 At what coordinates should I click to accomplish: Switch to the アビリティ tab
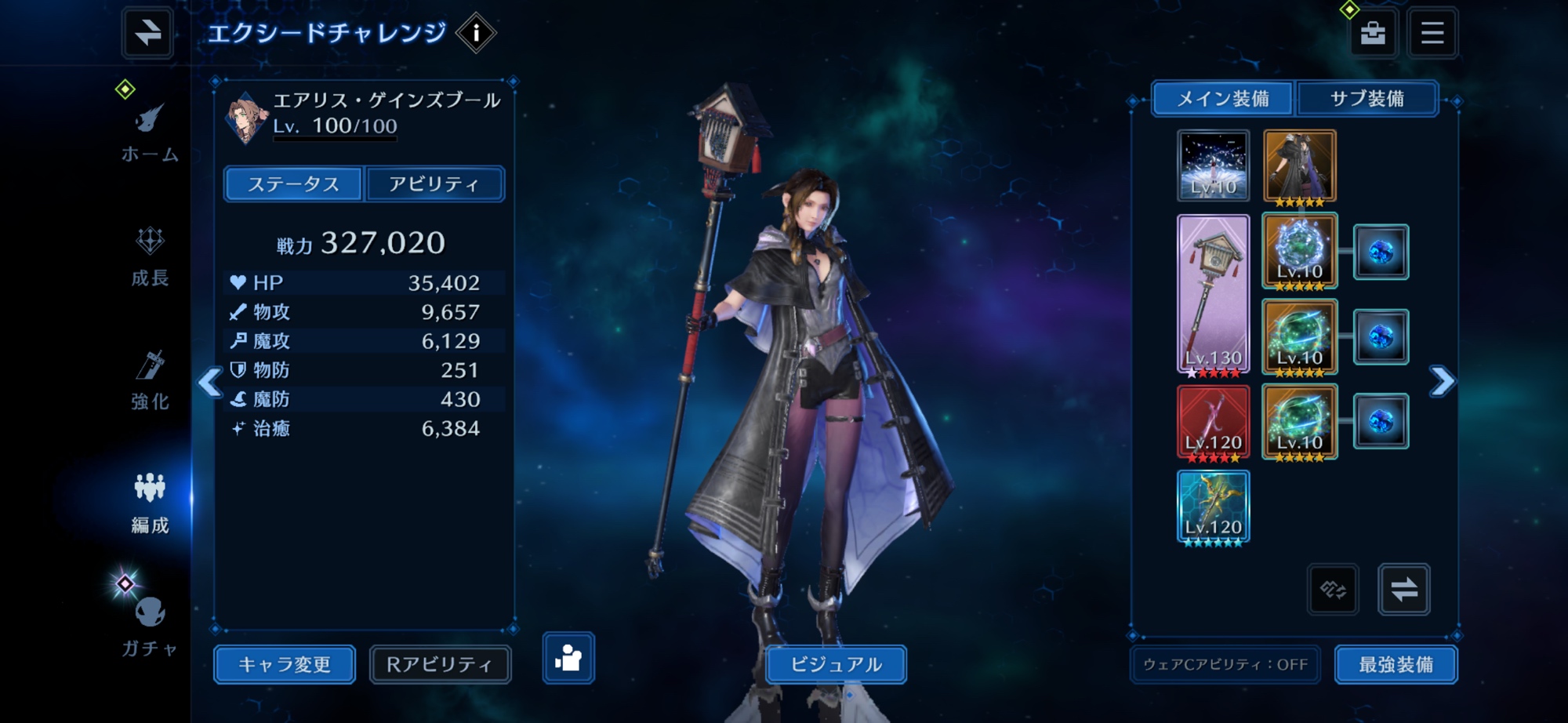pyautogui.click(x=434, y=184)
